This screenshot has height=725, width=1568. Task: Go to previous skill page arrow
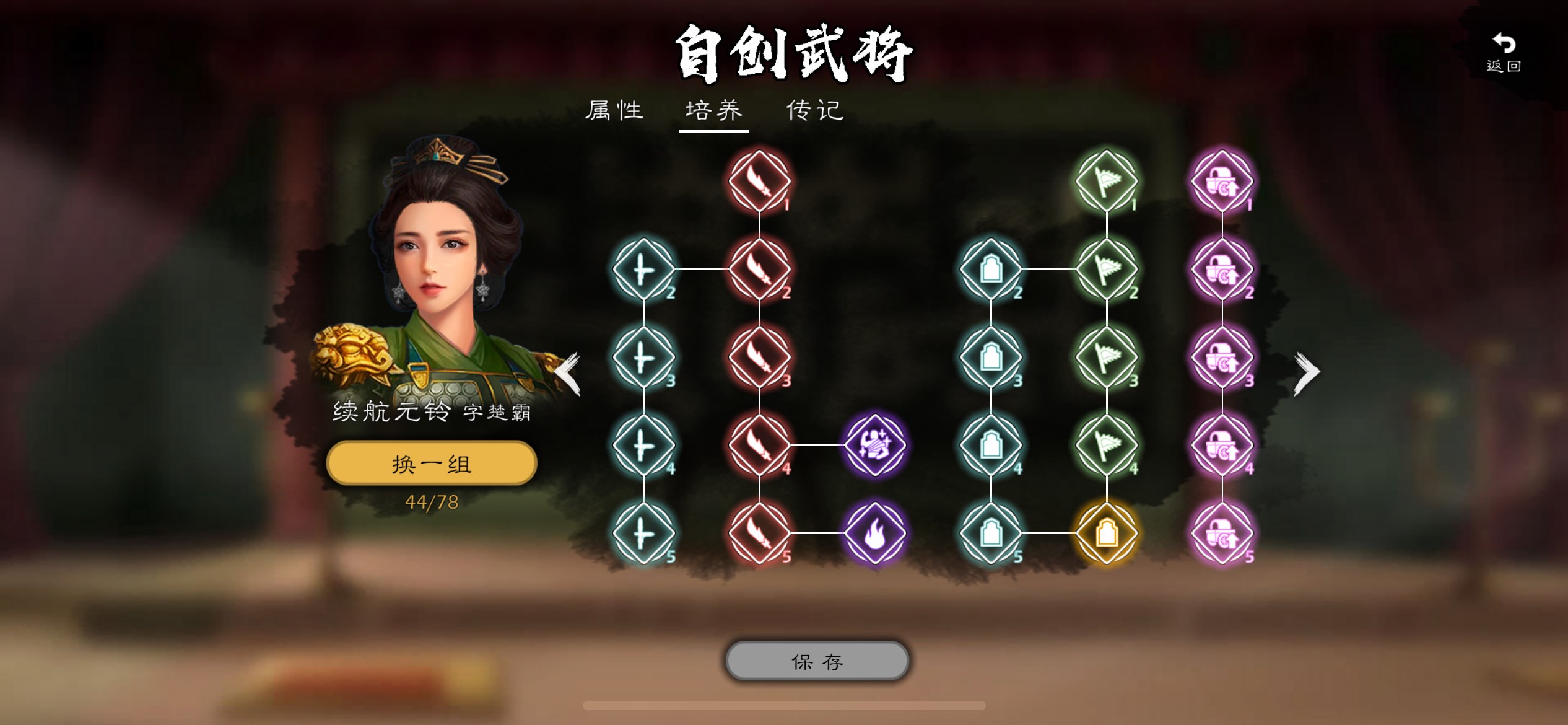pyautogui.click(x=567, y=373)
